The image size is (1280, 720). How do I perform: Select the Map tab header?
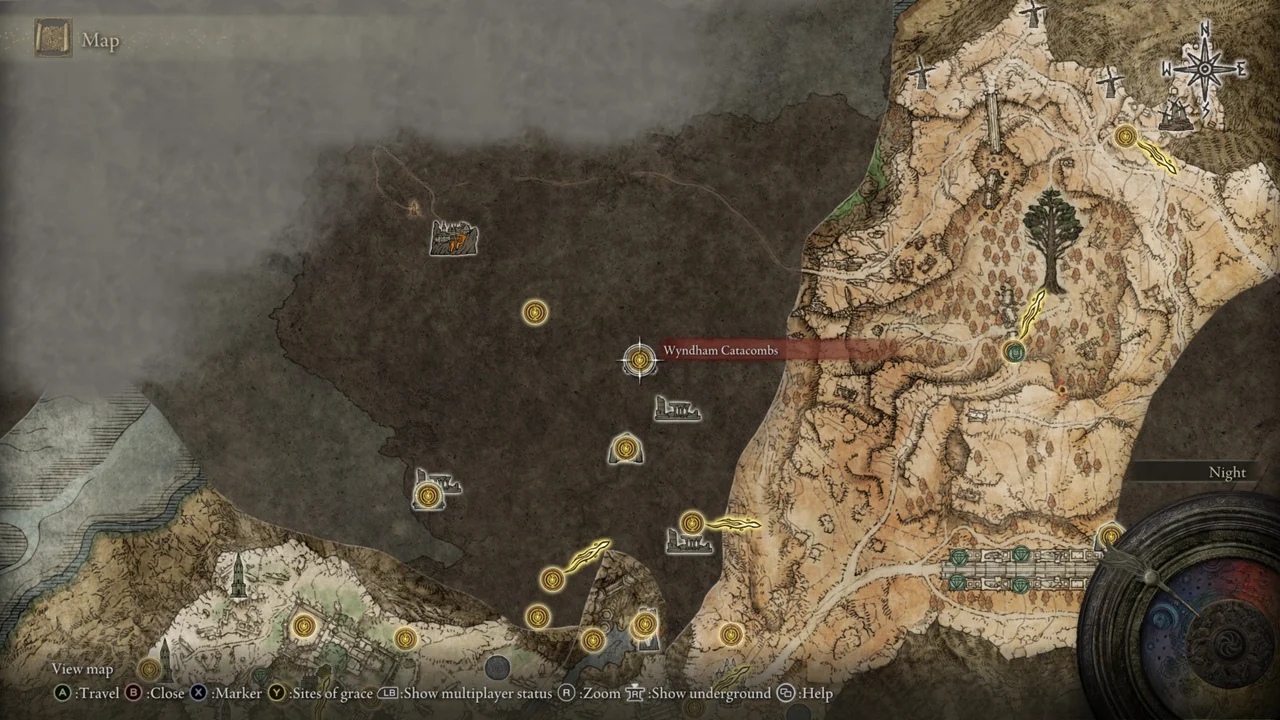[x=100, y=41]
